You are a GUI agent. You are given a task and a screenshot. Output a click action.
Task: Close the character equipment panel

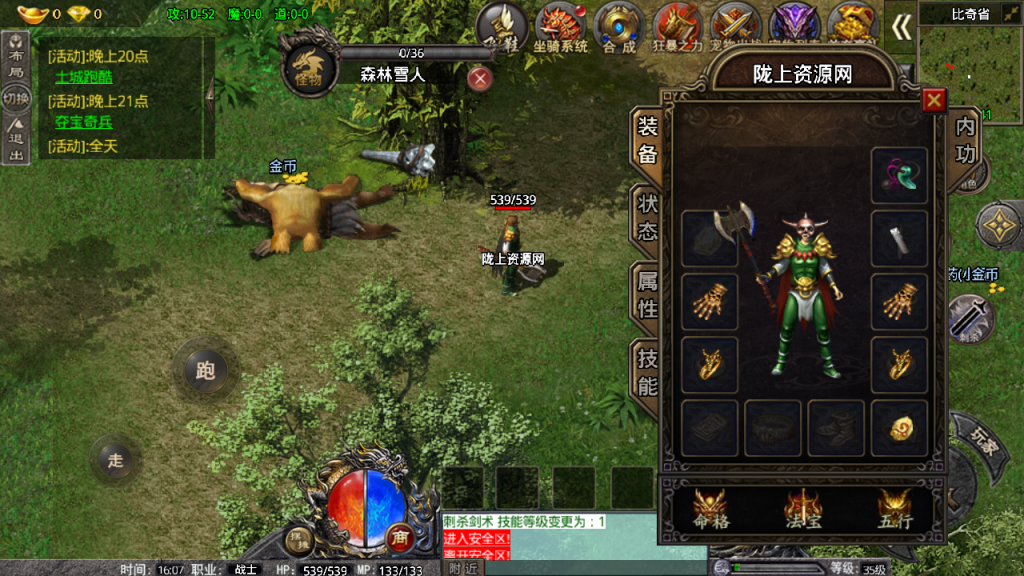coord(934,100)
